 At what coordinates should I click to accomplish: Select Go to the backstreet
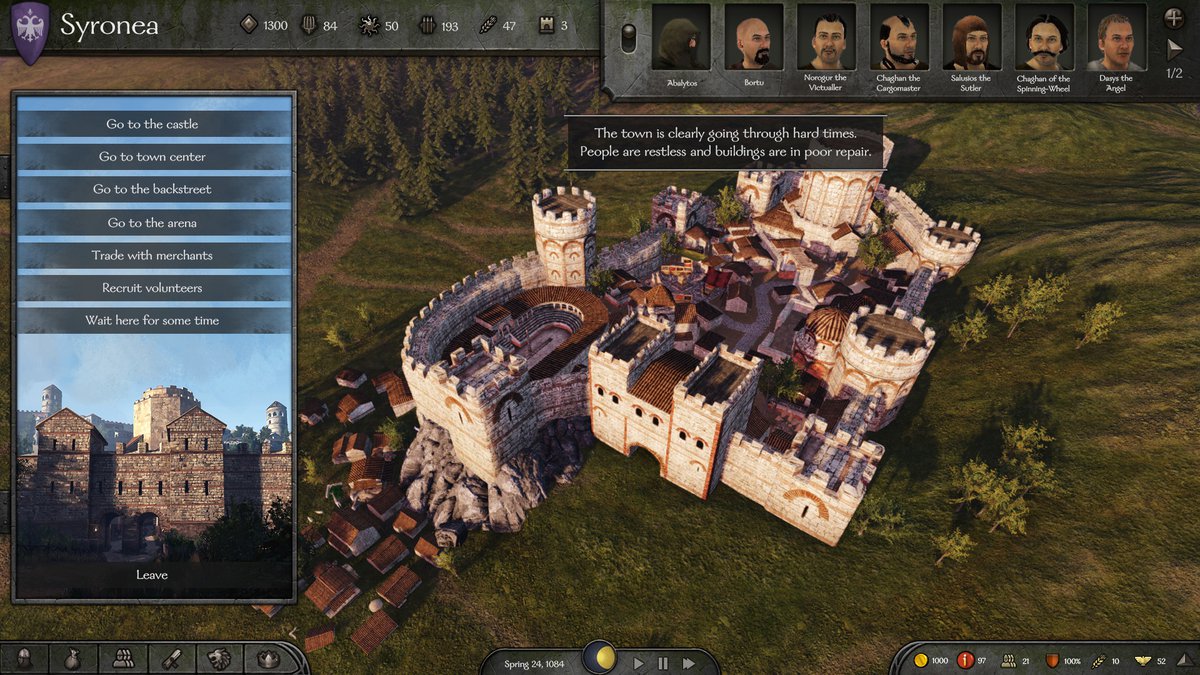(x=153, y=189)
